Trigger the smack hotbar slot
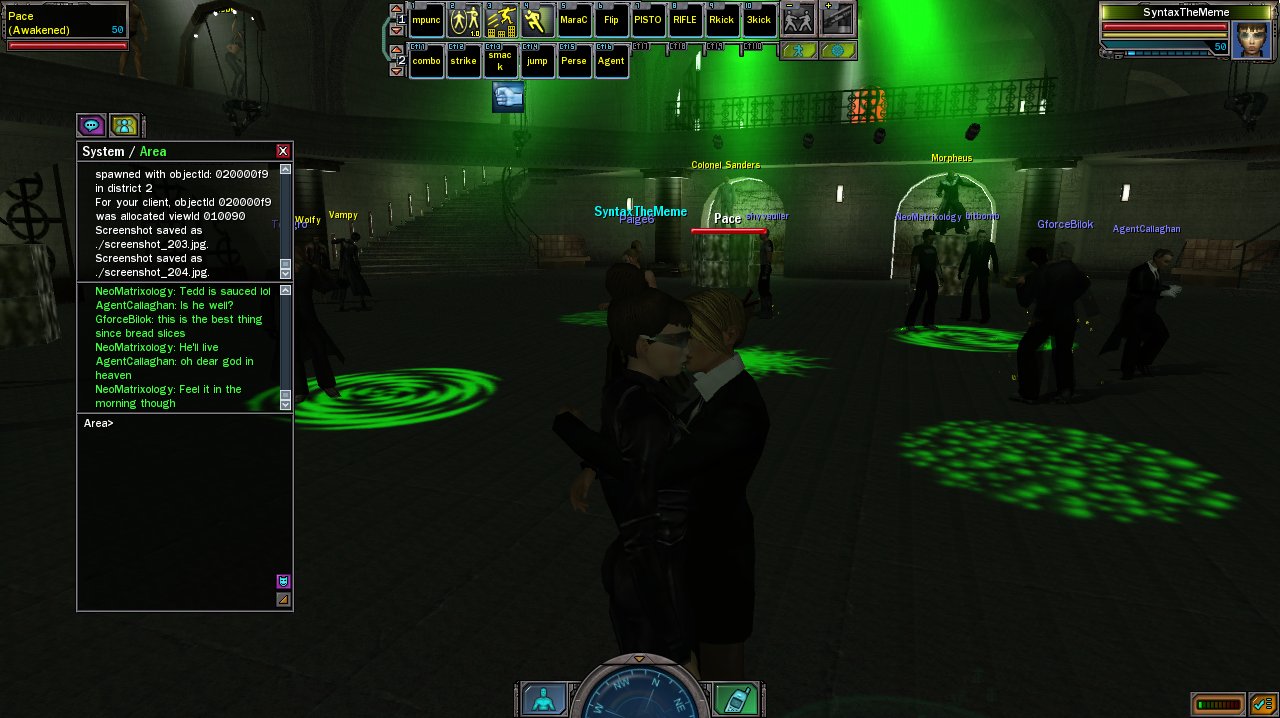This screenshot has height=718, width=1280. tap(500, 61)
